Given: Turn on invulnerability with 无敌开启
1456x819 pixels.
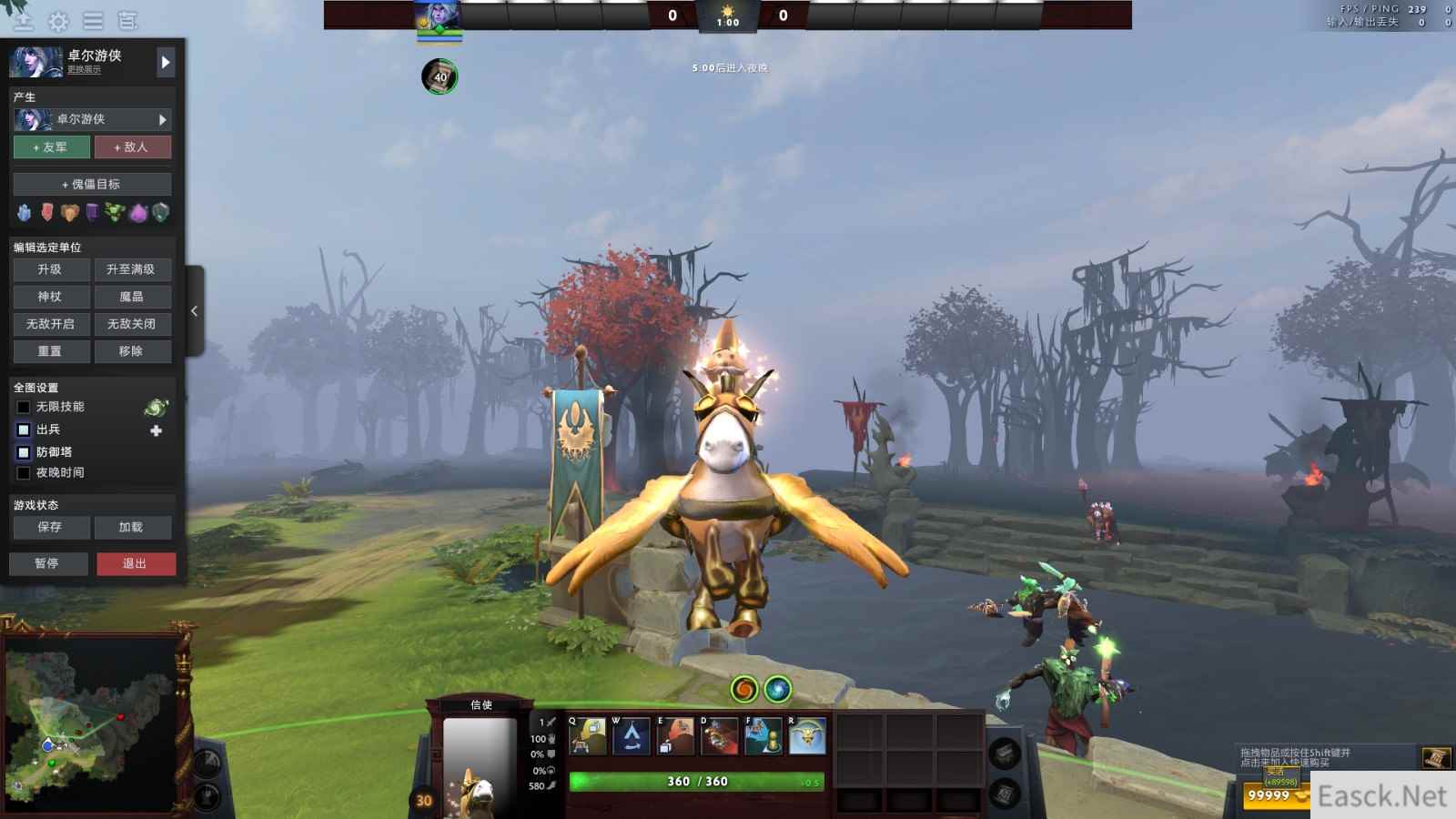Looking at the screenshot, I should coord(51,324).
